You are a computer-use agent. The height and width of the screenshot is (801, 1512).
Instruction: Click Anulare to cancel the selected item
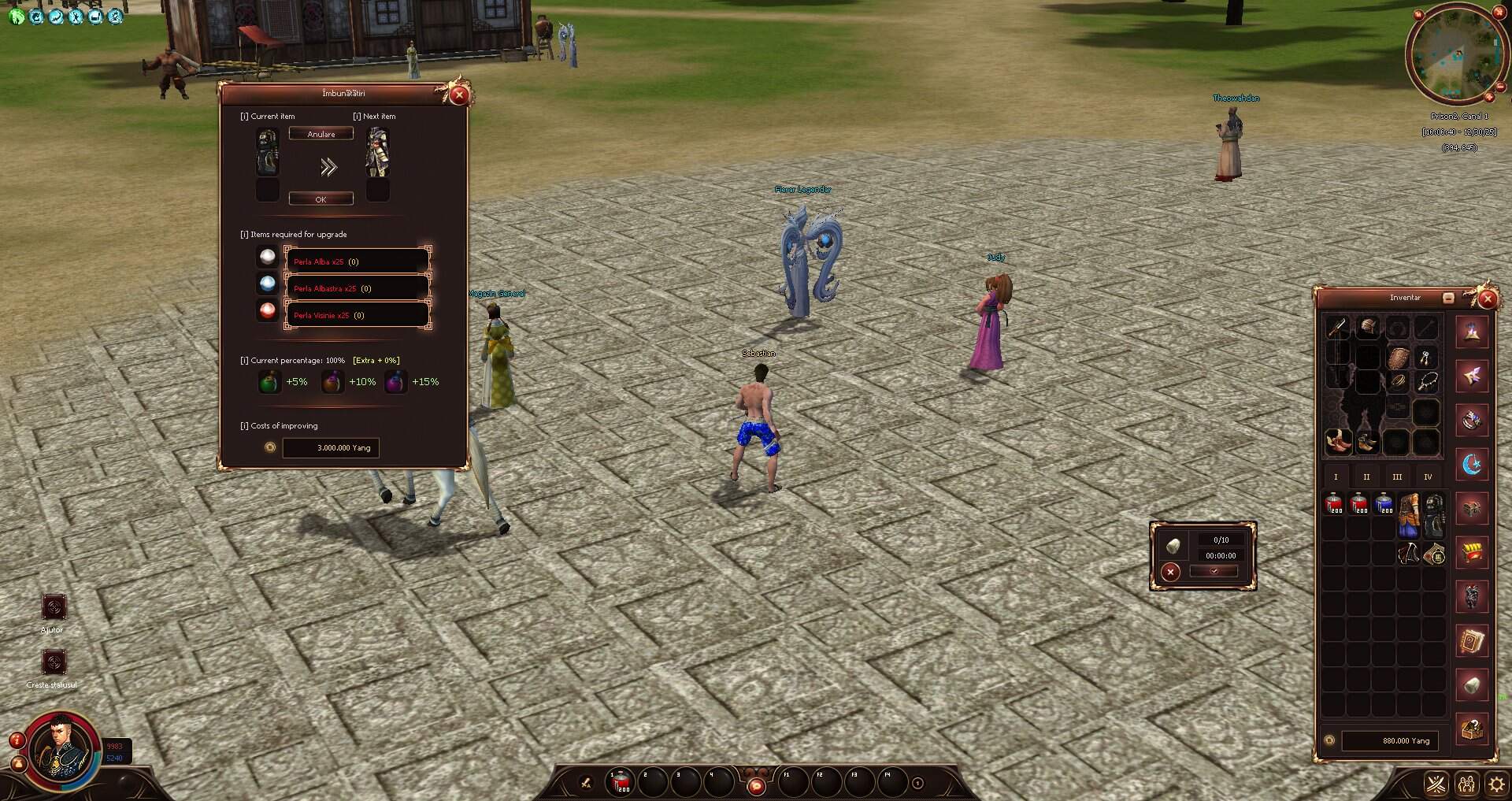321,133
